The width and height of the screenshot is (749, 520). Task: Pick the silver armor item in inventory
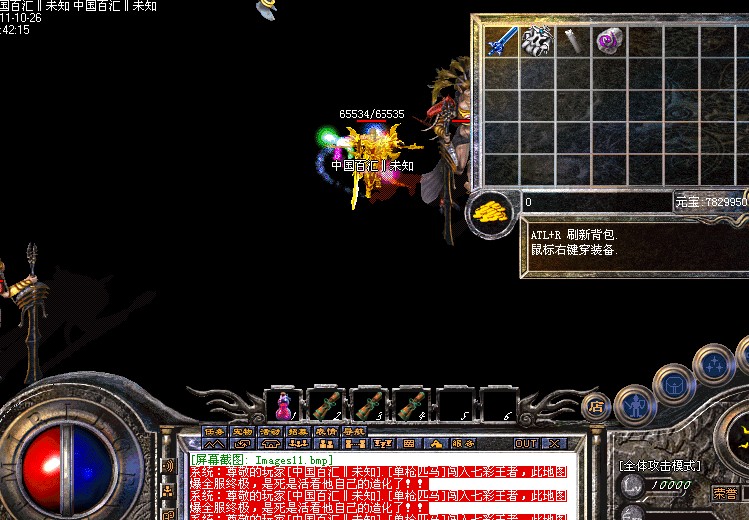(537, 41)
